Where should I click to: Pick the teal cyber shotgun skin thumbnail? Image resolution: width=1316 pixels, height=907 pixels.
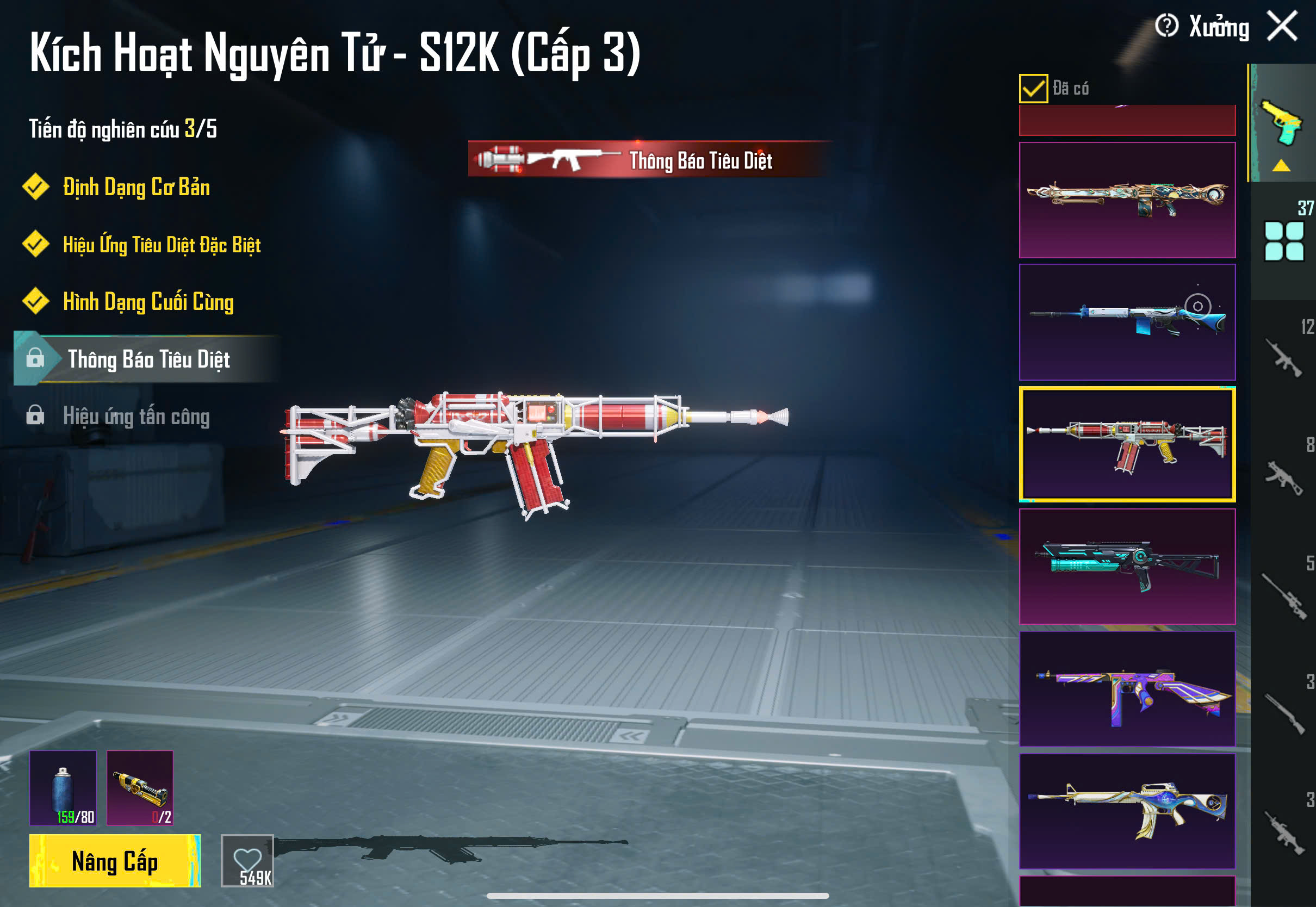[1127, 567]
